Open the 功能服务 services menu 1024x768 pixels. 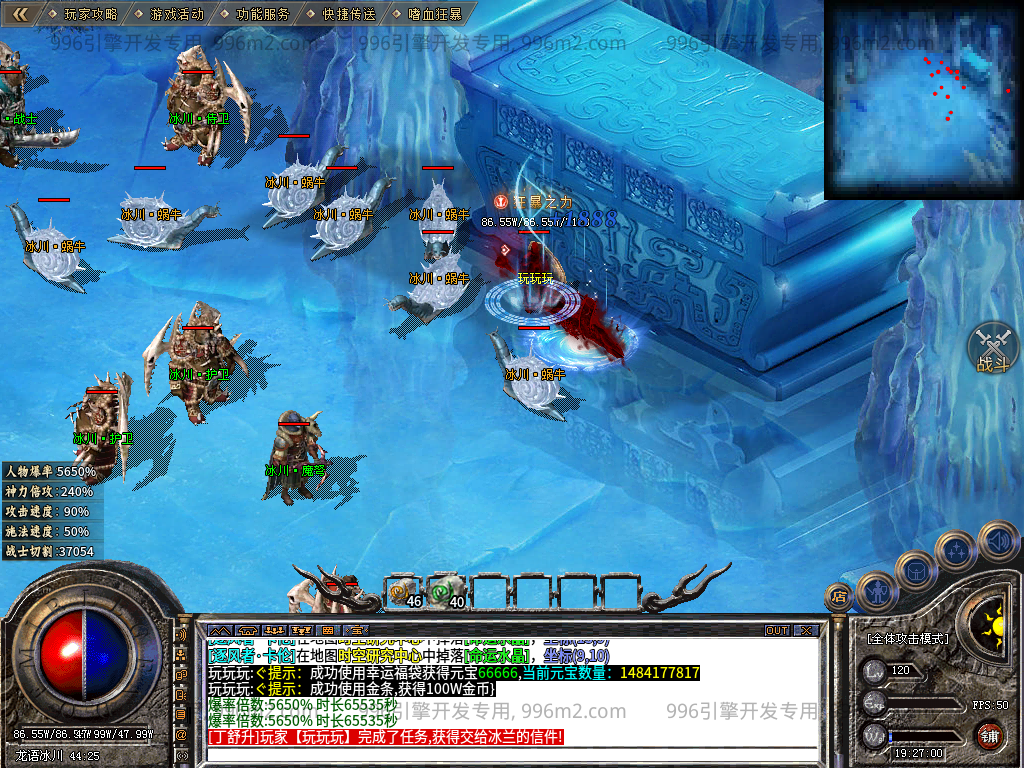pyautogui.click(x=263, y=14)
